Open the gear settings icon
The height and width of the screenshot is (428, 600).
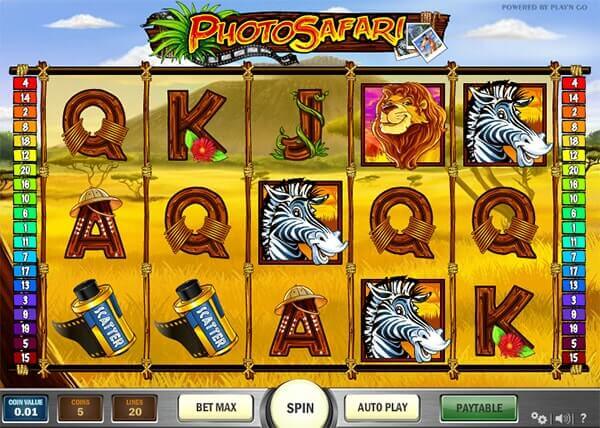click(541, 417)
